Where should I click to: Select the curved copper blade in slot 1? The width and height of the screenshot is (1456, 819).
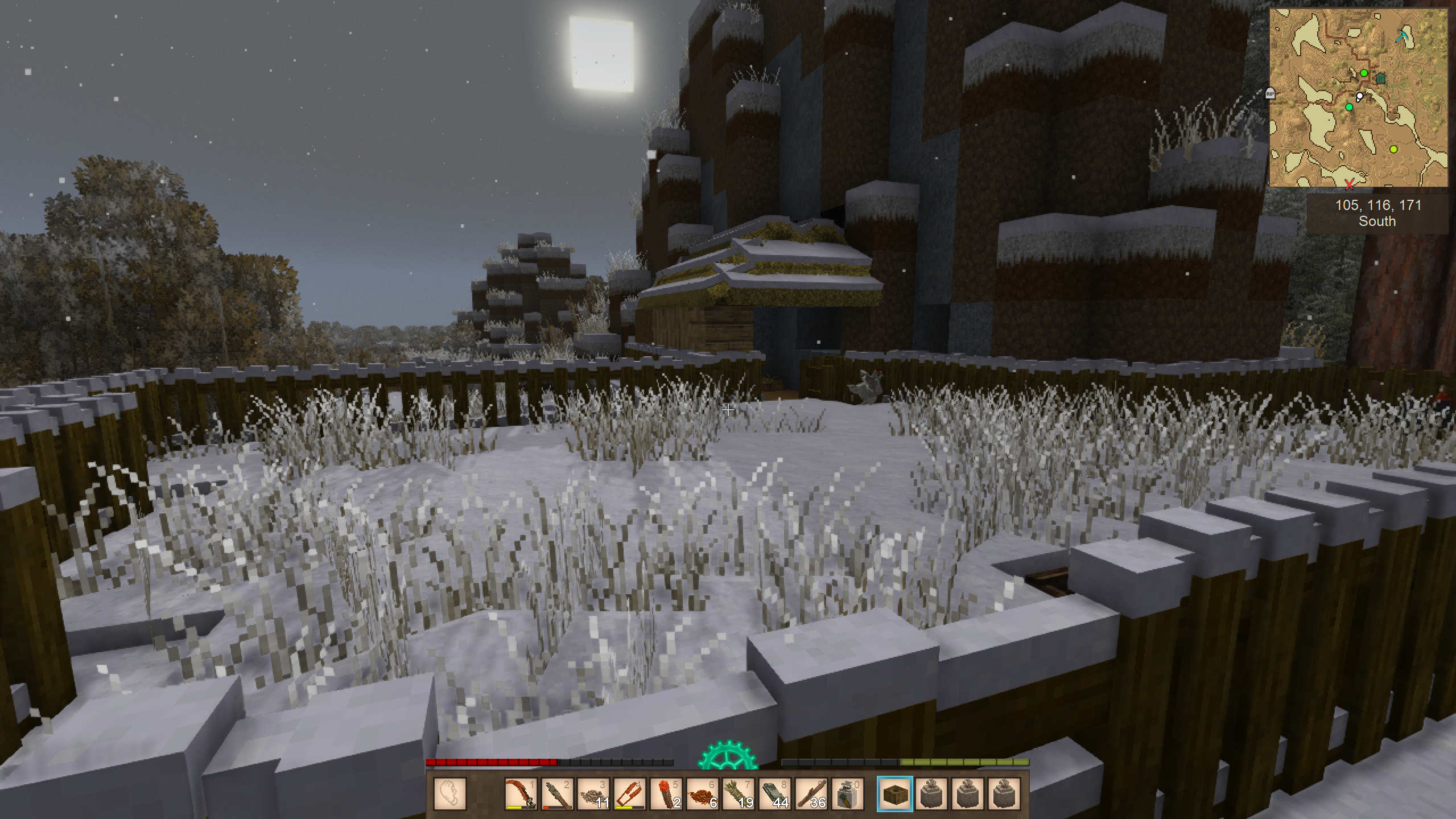(x=520, y=793)
